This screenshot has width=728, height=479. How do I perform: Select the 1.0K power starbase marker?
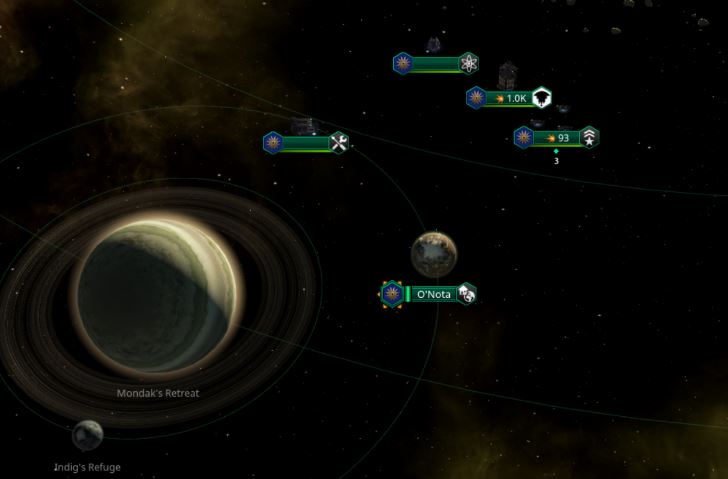click(x=510, y=98)
